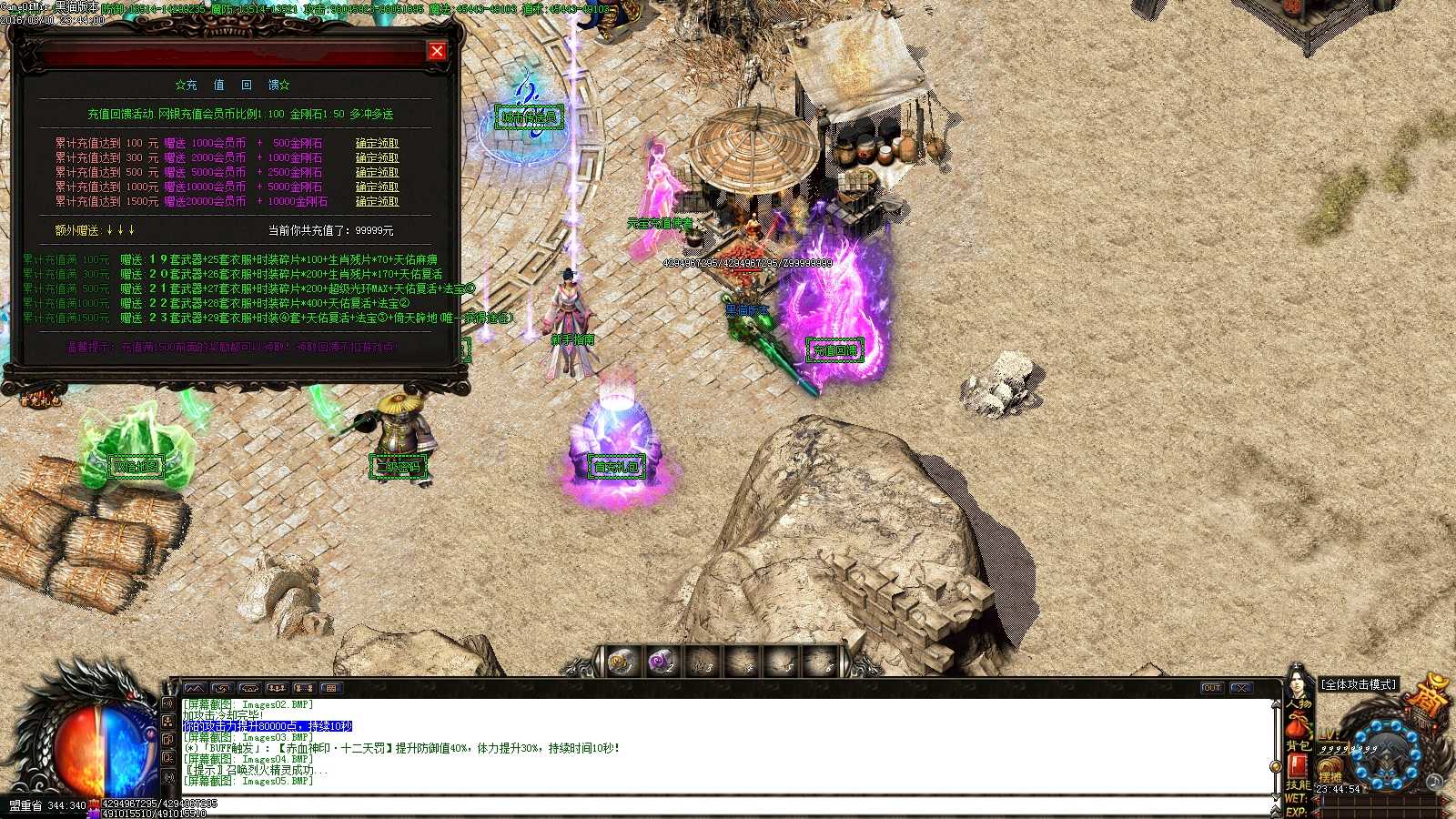Click the broadcast icon on the chat panel's left edge

169,776
